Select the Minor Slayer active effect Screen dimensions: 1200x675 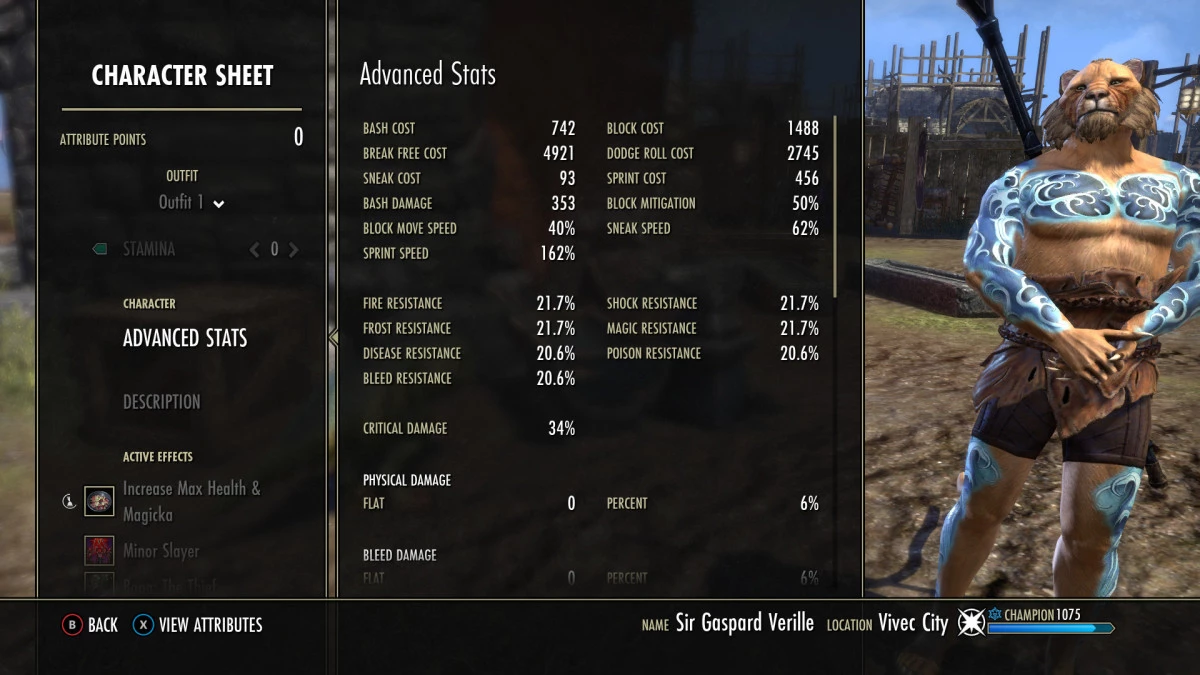(x=160, y=551)
